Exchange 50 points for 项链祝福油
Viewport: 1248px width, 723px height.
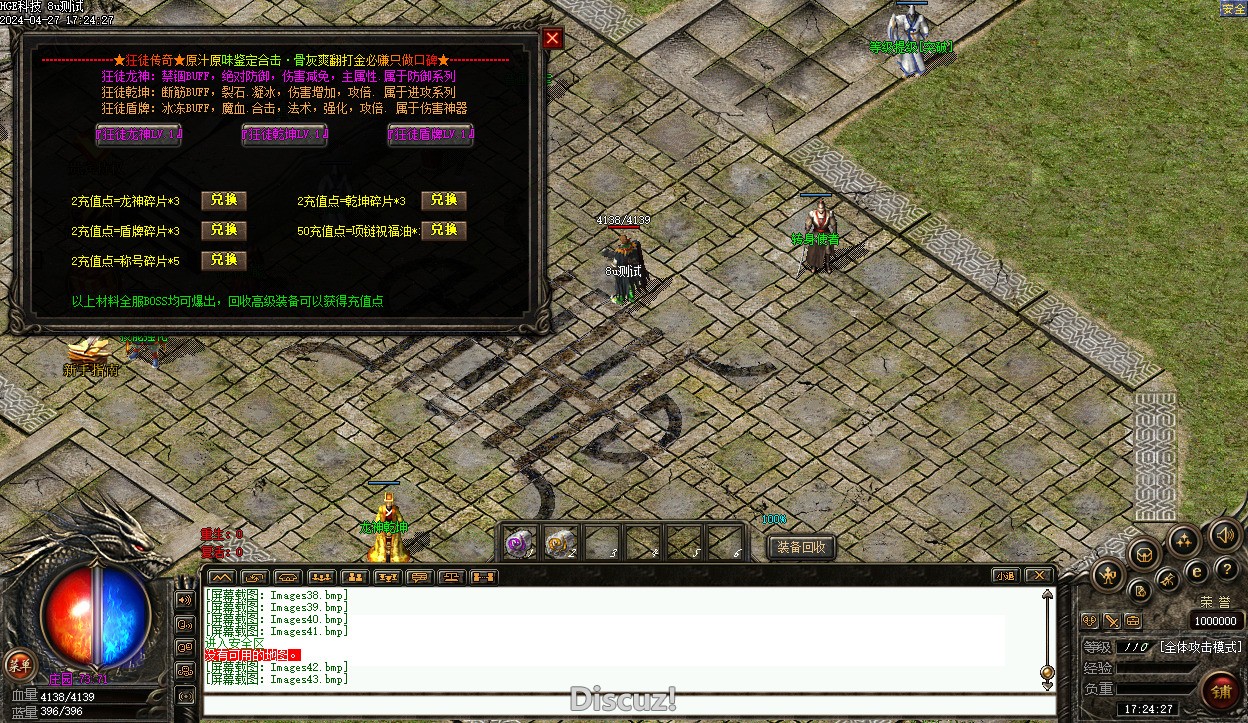443,231
